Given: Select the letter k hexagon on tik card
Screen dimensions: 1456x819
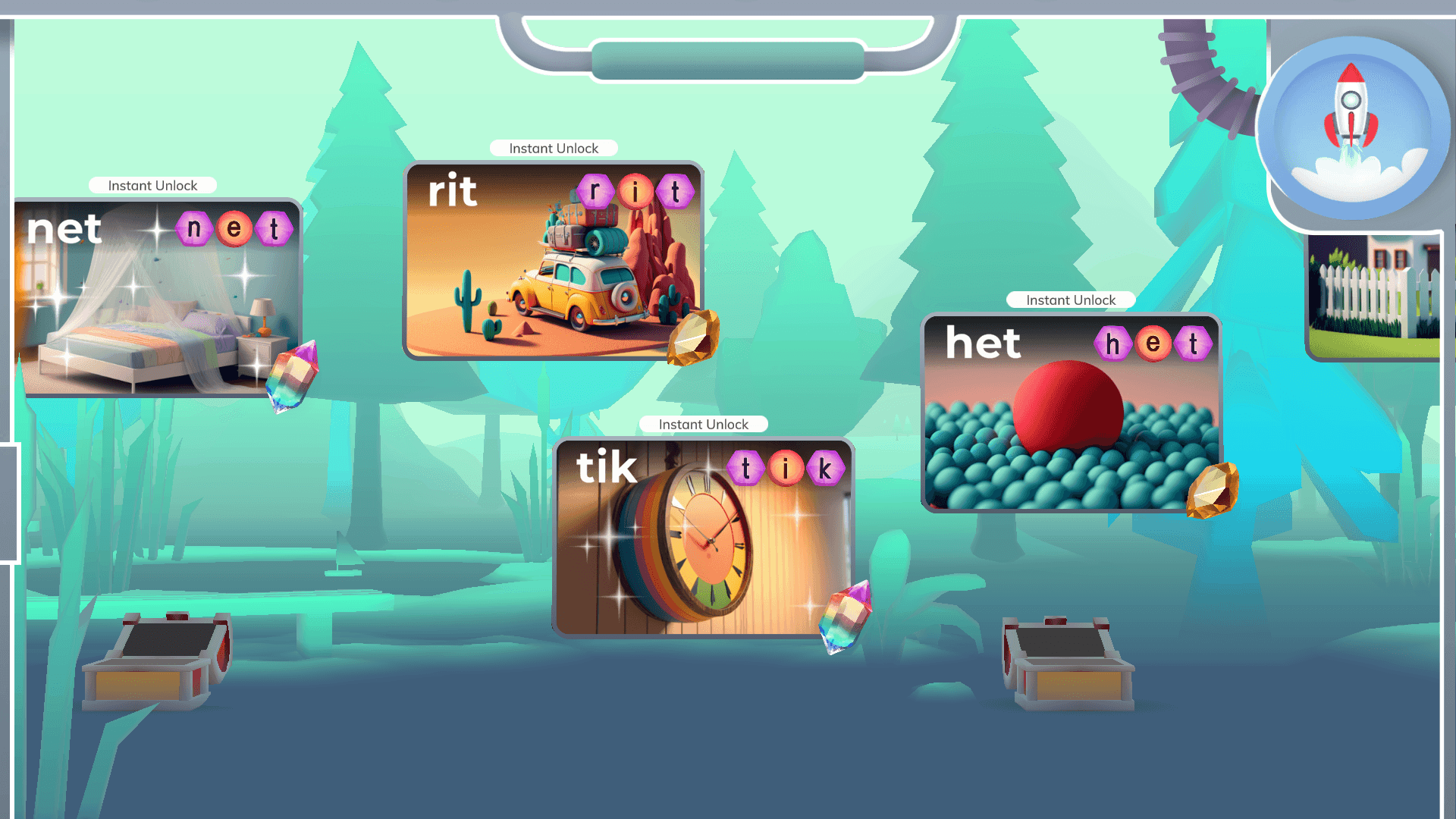Looking at the screenshot, I should pos(825,468).
